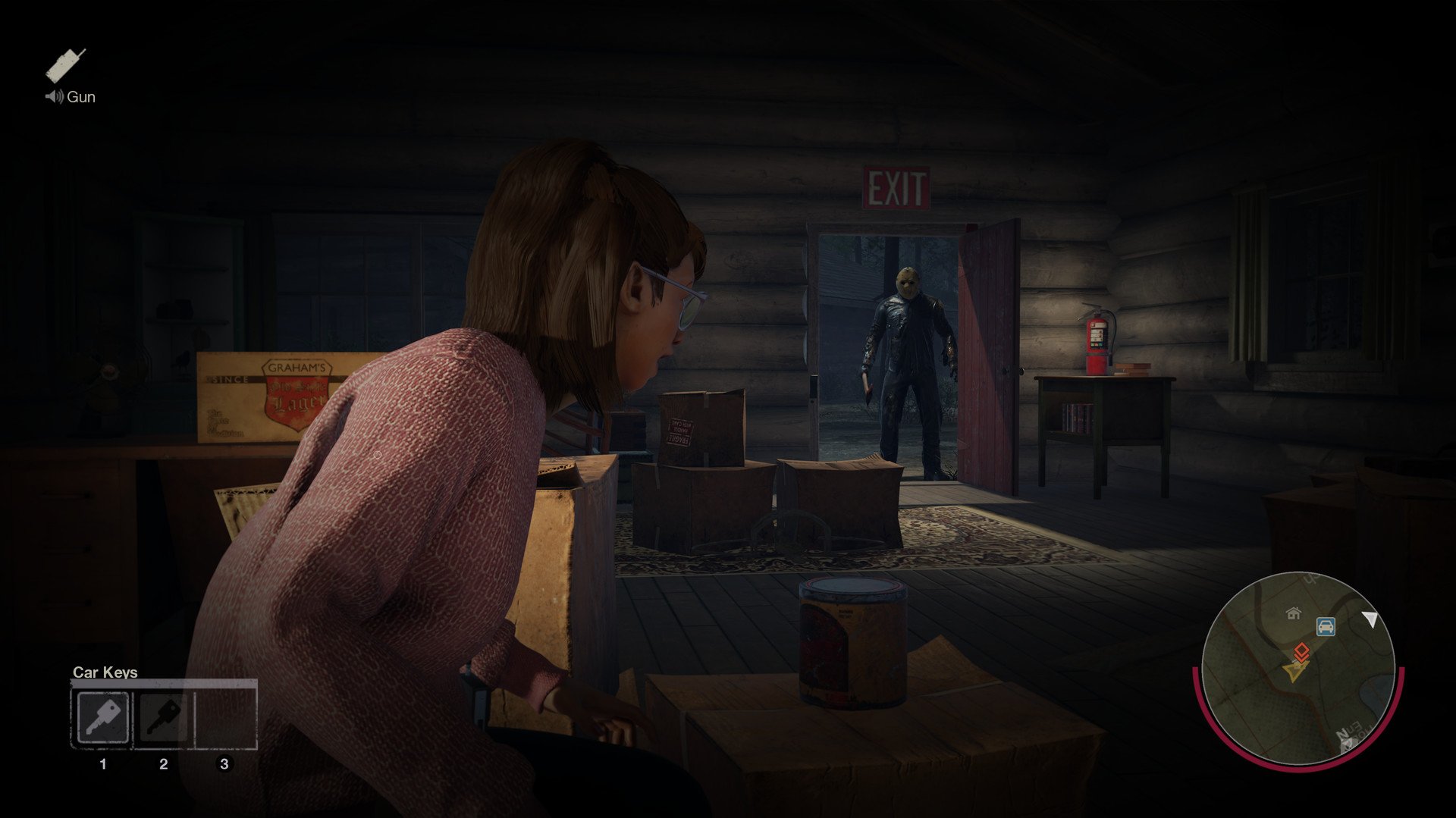Viewport: 1456px width, 818px height.
Task: Click the red objective diamond marker on minimap
Action: pos(1301,651)
